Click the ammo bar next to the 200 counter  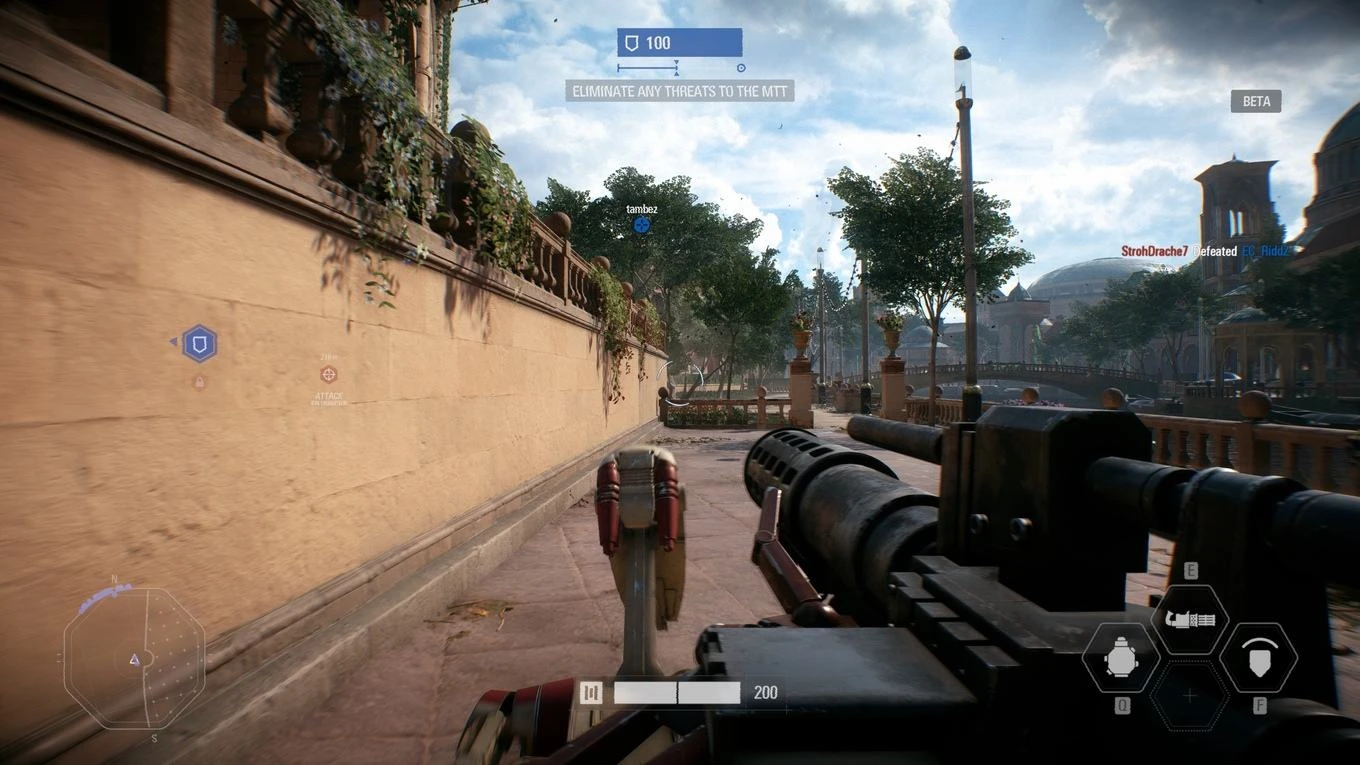pyautogui.click(x=675, y=691)
